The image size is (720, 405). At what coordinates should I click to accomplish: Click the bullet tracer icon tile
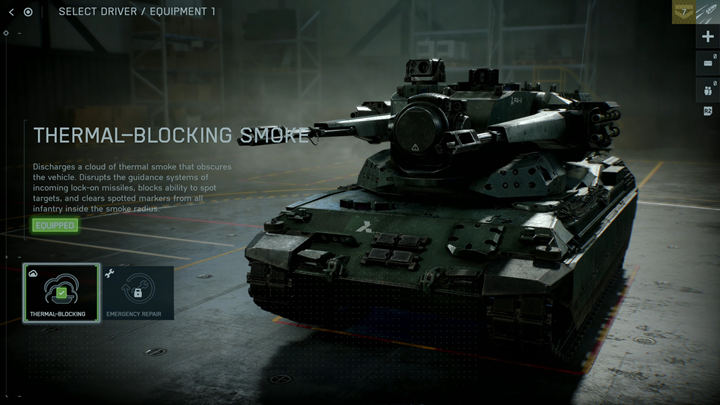[x=709, y=12]
